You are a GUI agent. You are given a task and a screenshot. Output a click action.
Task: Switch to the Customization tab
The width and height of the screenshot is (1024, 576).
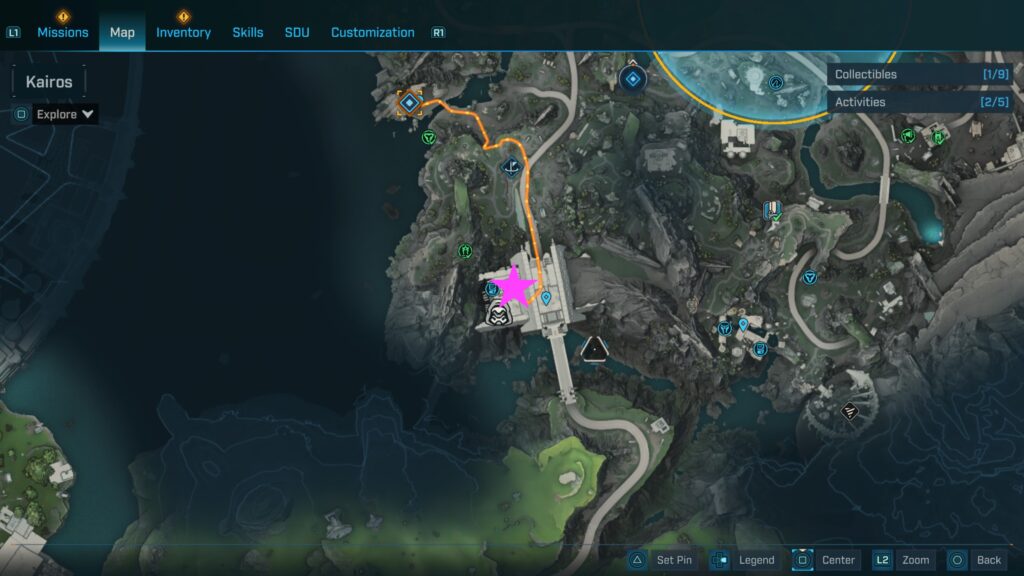372,32
